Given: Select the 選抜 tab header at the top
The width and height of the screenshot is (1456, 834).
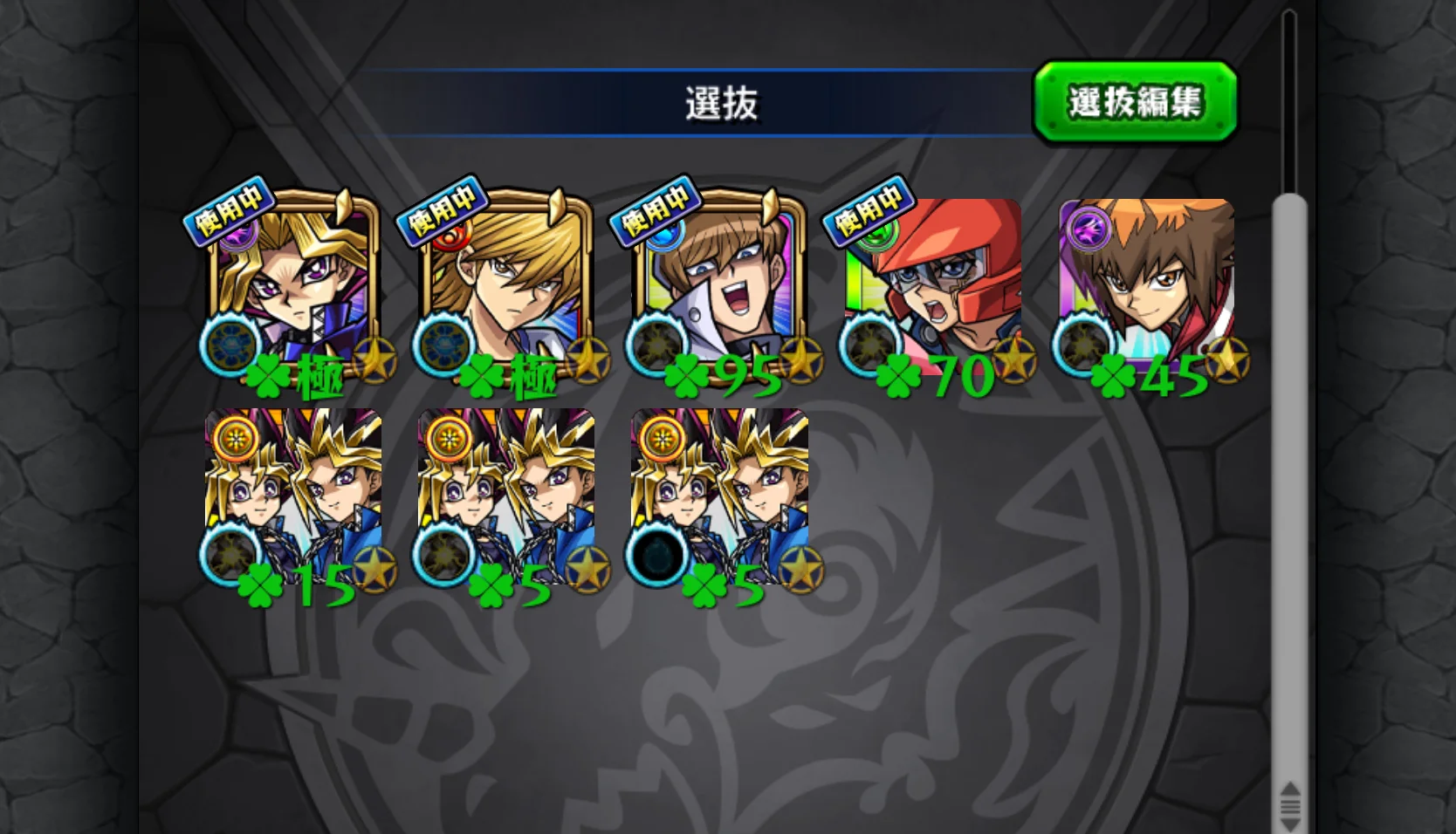Looking at the screenshot, I should click(x=725, y=101).
